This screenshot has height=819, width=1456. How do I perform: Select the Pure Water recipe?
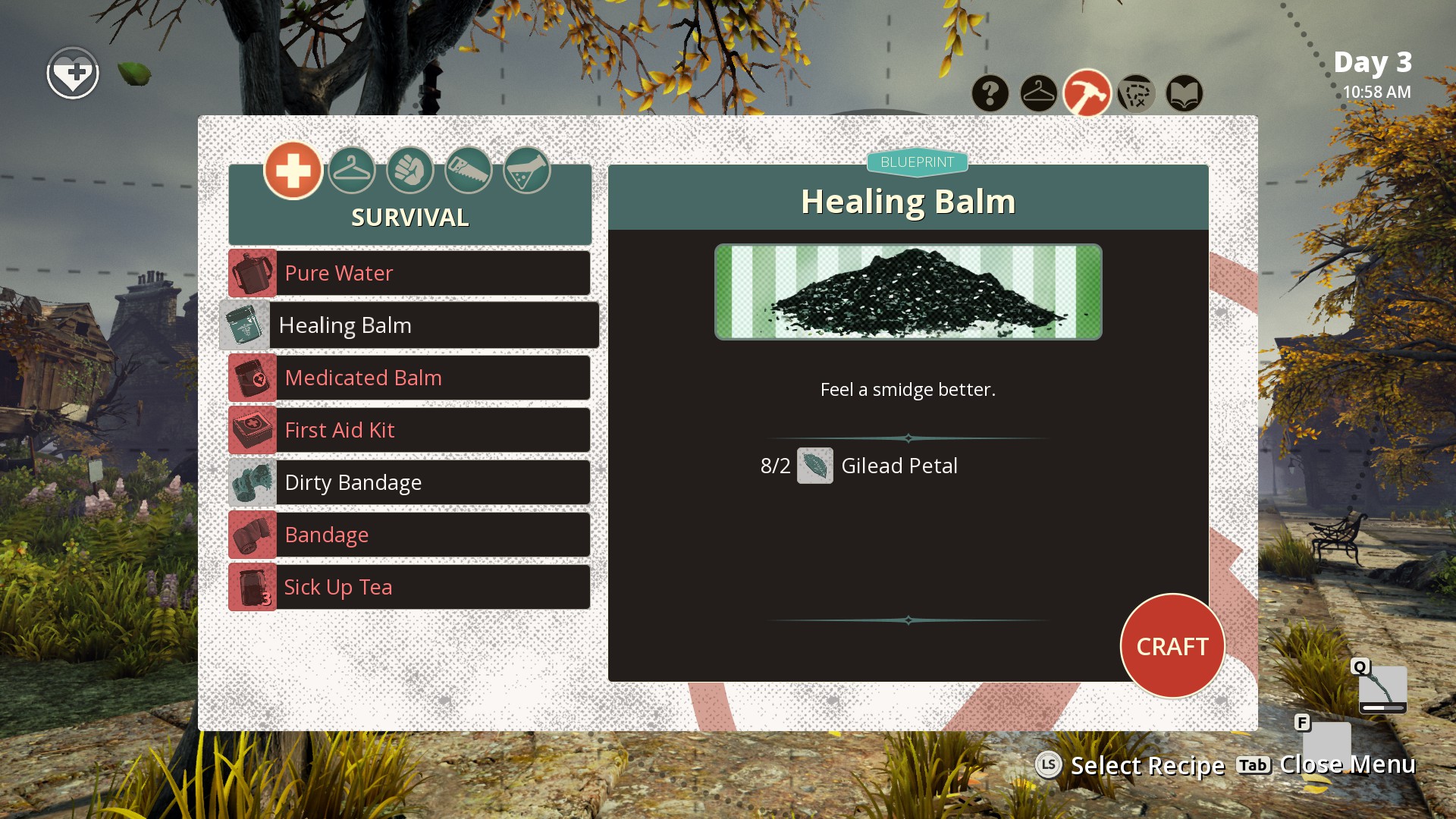pos(409,273)
